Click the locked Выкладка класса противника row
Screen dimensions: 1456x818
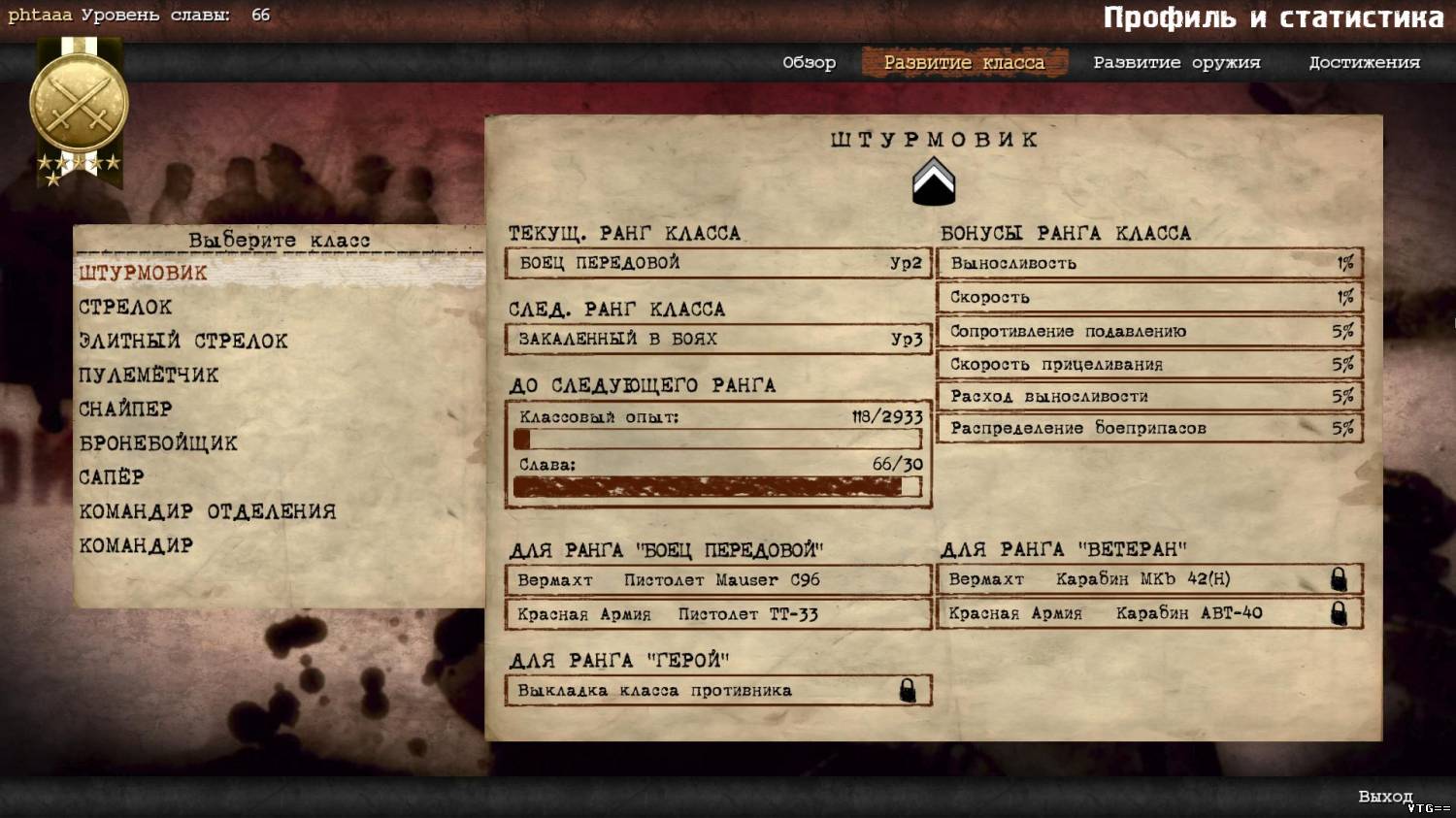tap(718, 691)
